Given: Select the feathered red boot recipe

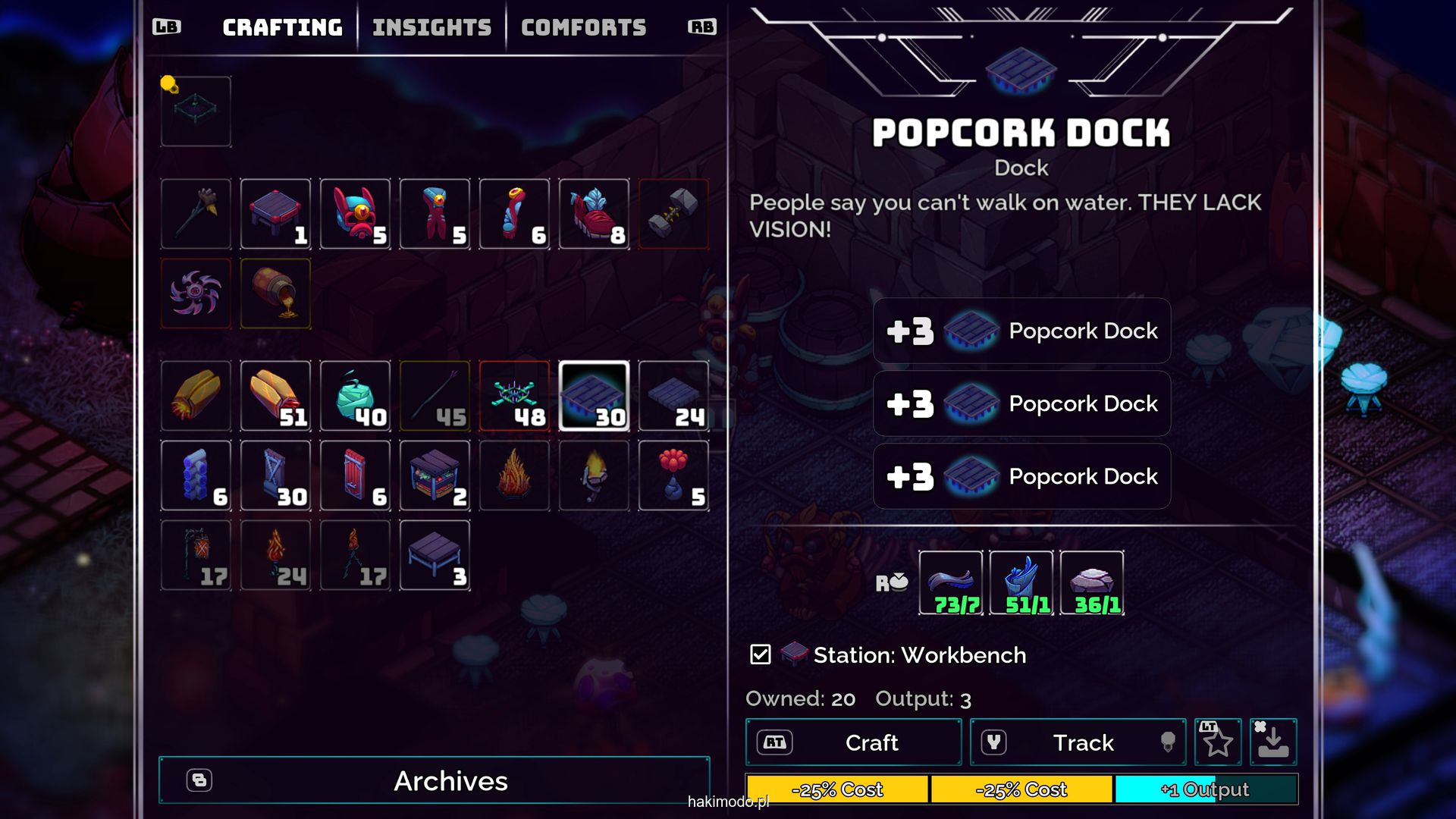Looking at the screenshot, I should (594, 215).
